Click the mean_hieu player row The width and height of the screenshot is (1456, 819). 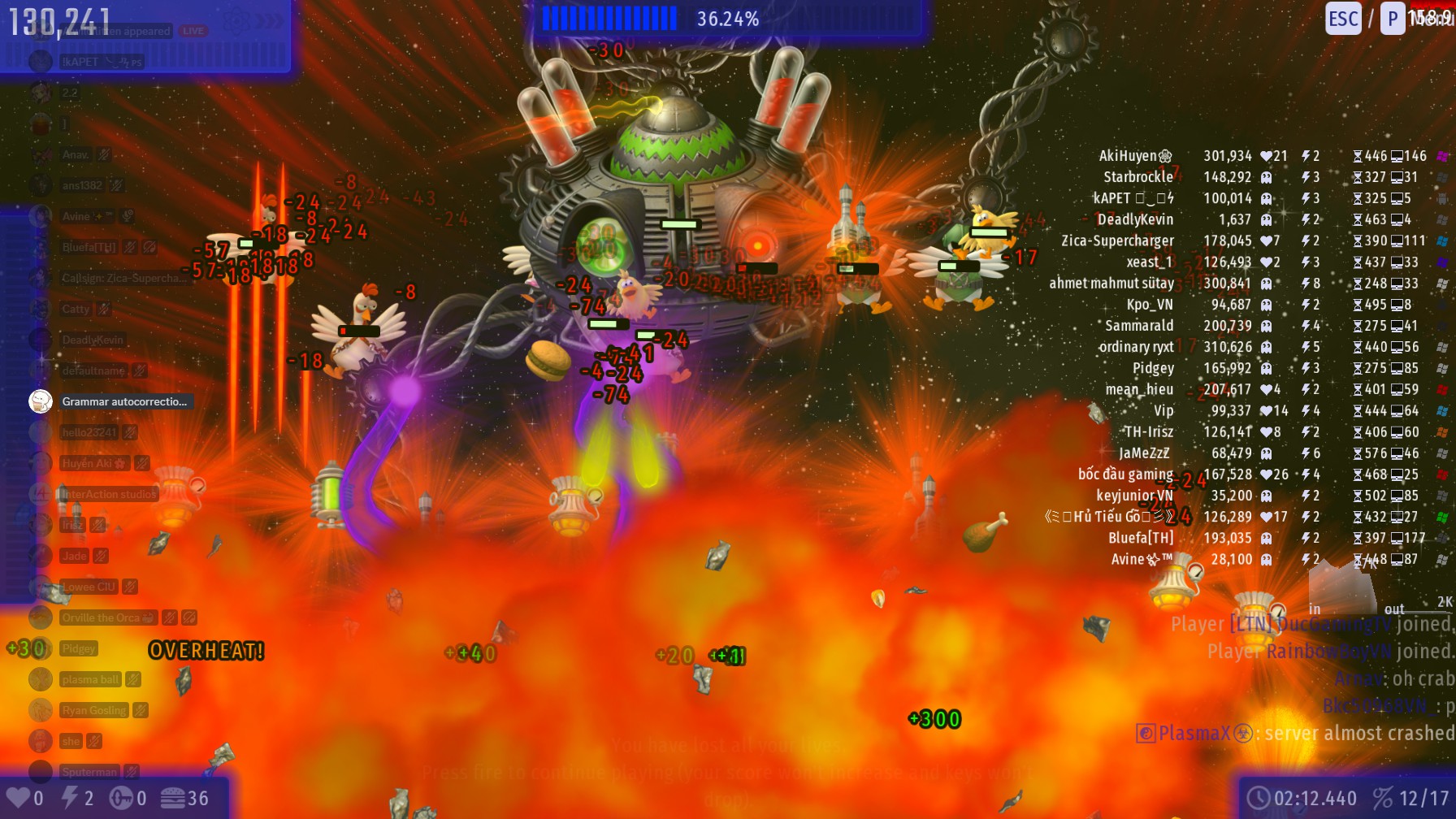[x=1139, y=389]
